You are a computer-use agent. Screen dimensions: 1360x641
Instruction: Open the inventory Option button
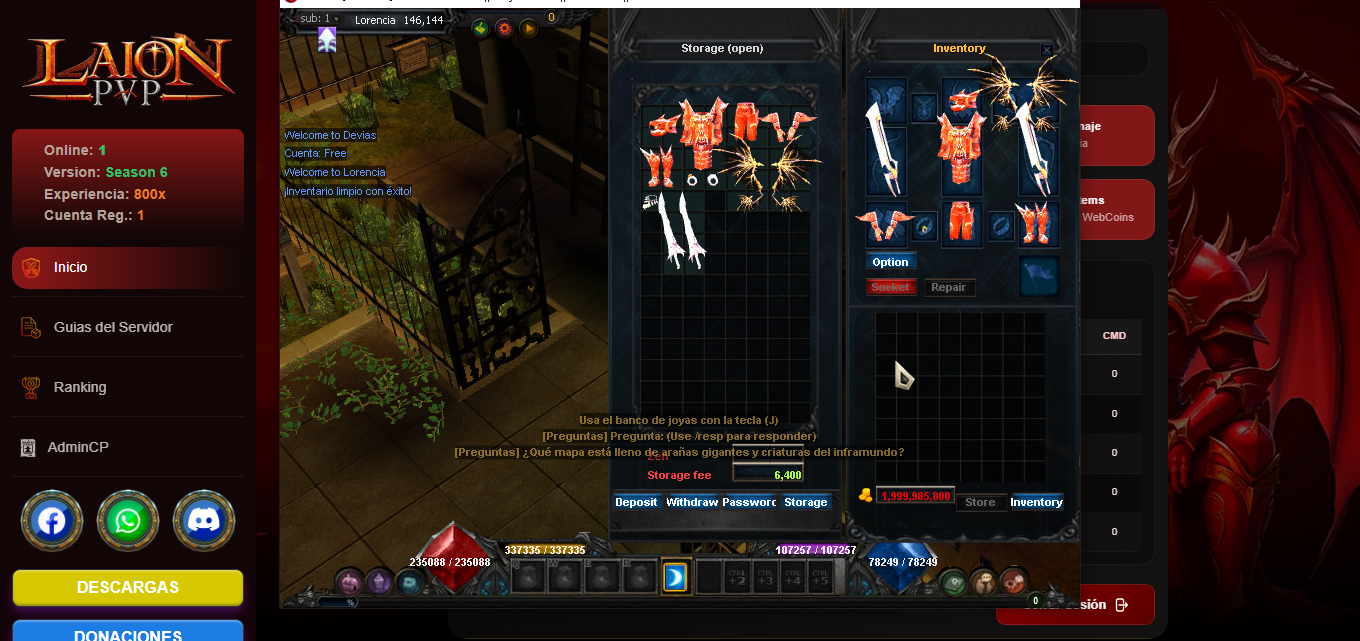[x=890, y=262]
